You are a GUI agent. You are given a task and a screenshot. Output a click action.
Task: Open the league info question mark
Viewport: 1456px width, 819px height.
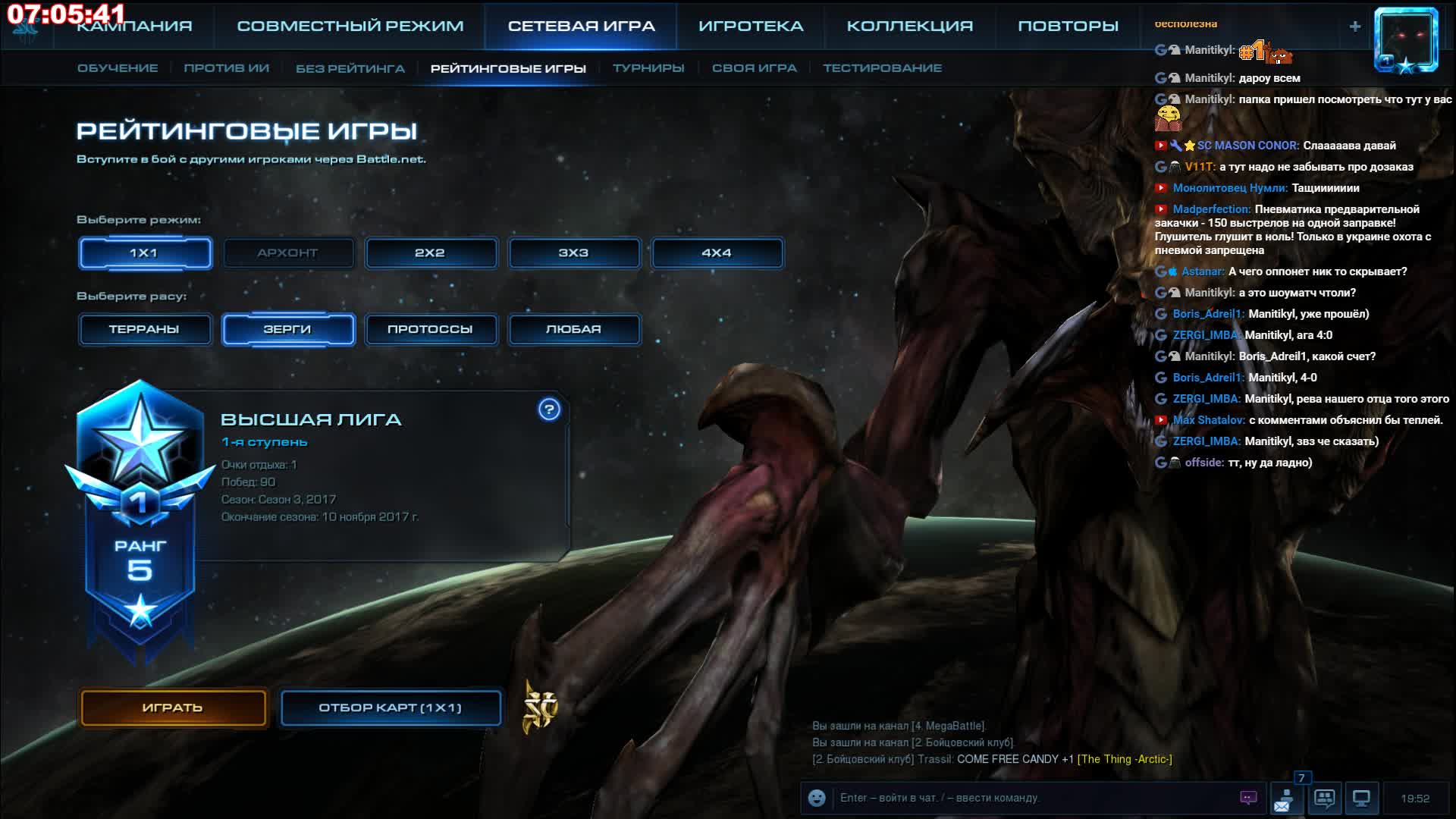pyautogui.click(x=549, y=409)
